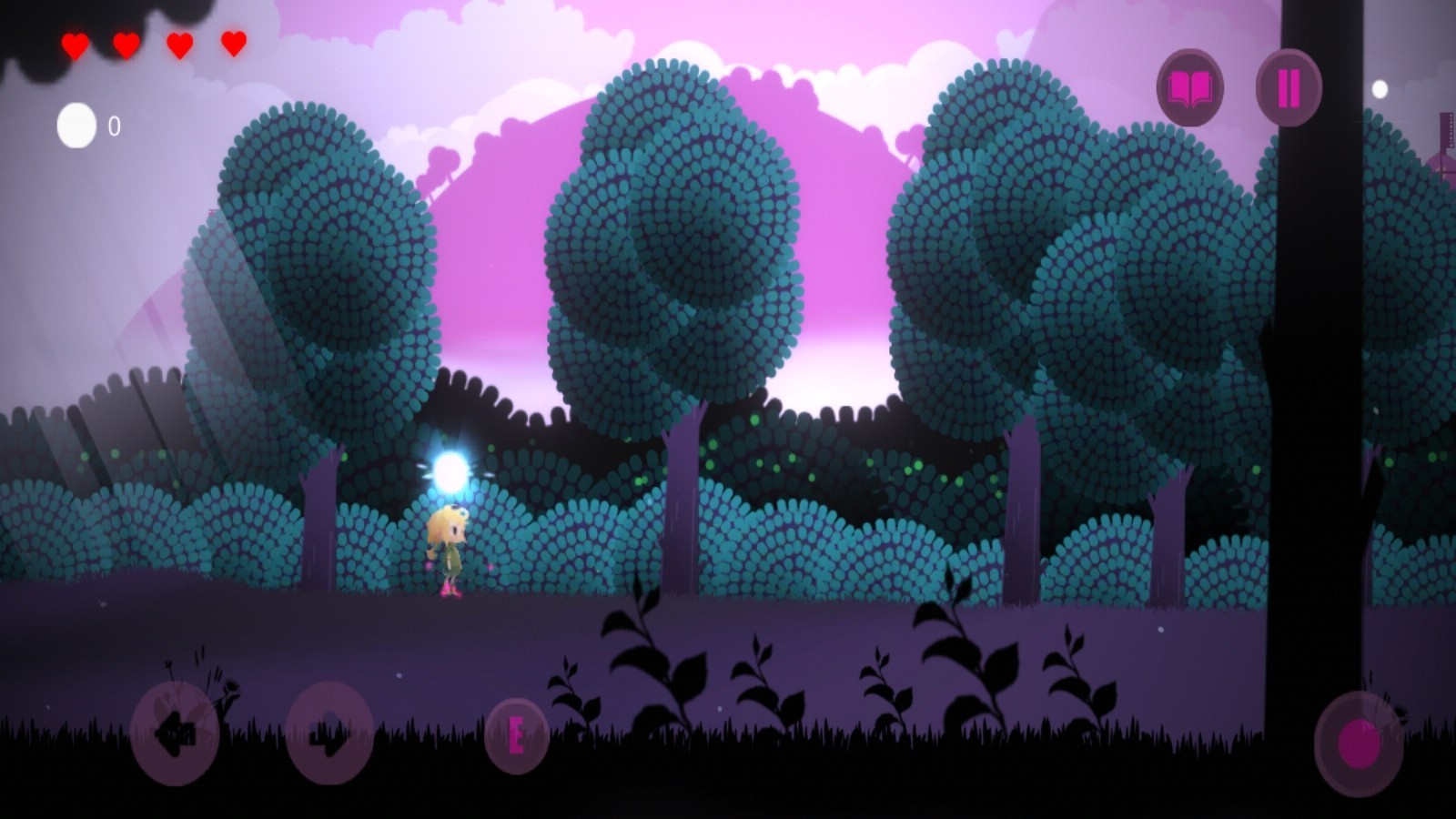This screenshot has width=1456, height=819.
Task: Activate the E interact button
Action: pos(516,735)
